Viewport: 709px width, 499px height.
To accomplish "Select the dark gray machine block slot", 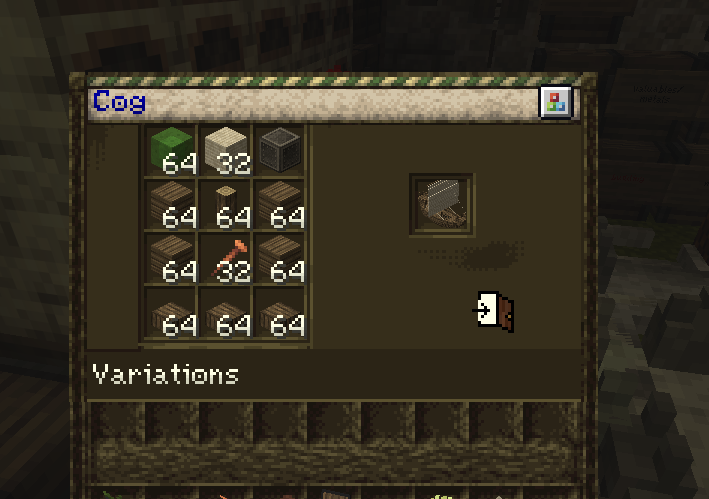I will click(280, 151).
